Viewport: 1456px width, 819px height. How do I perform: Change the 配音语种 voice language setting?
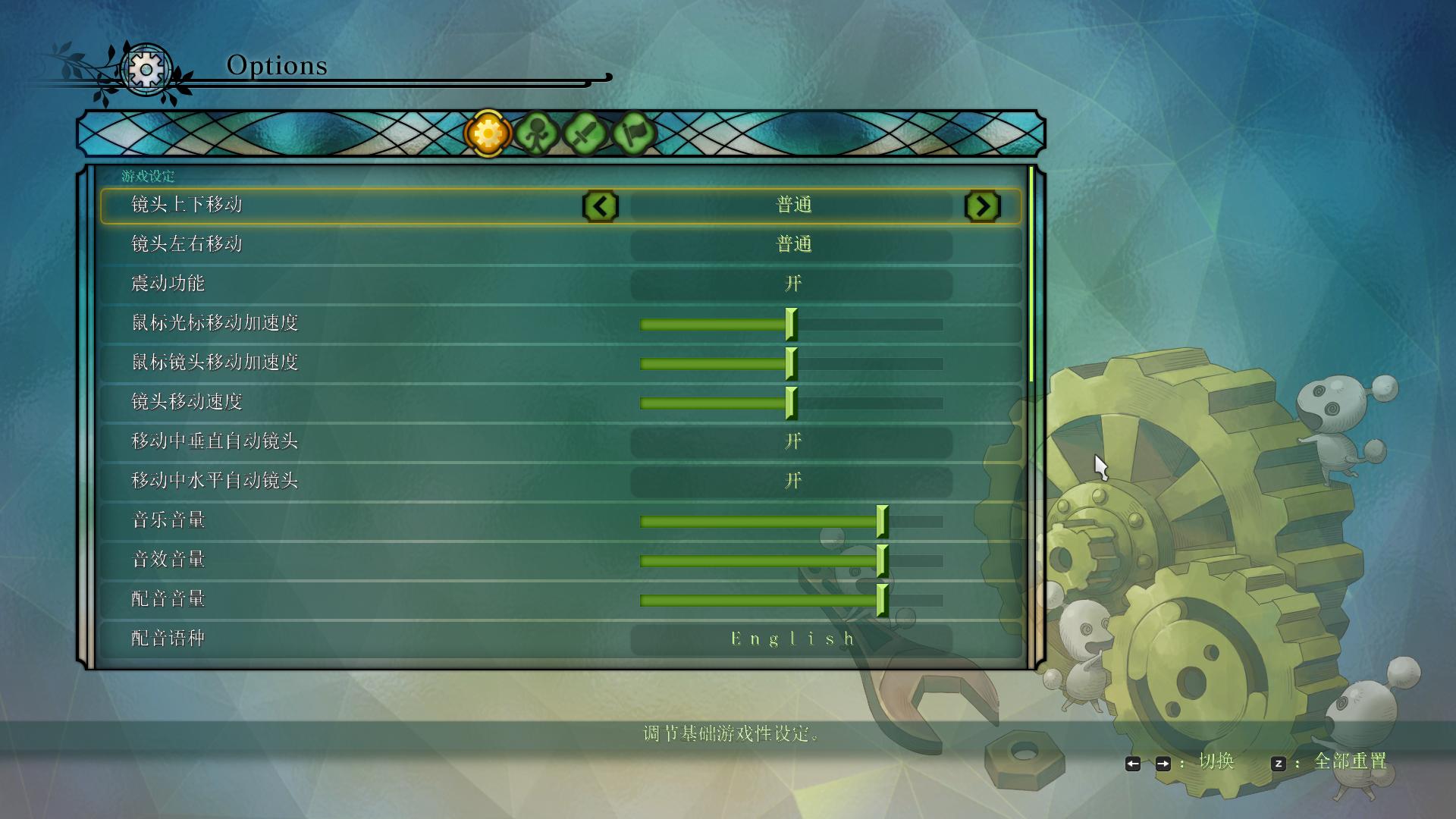pos(791,639)
